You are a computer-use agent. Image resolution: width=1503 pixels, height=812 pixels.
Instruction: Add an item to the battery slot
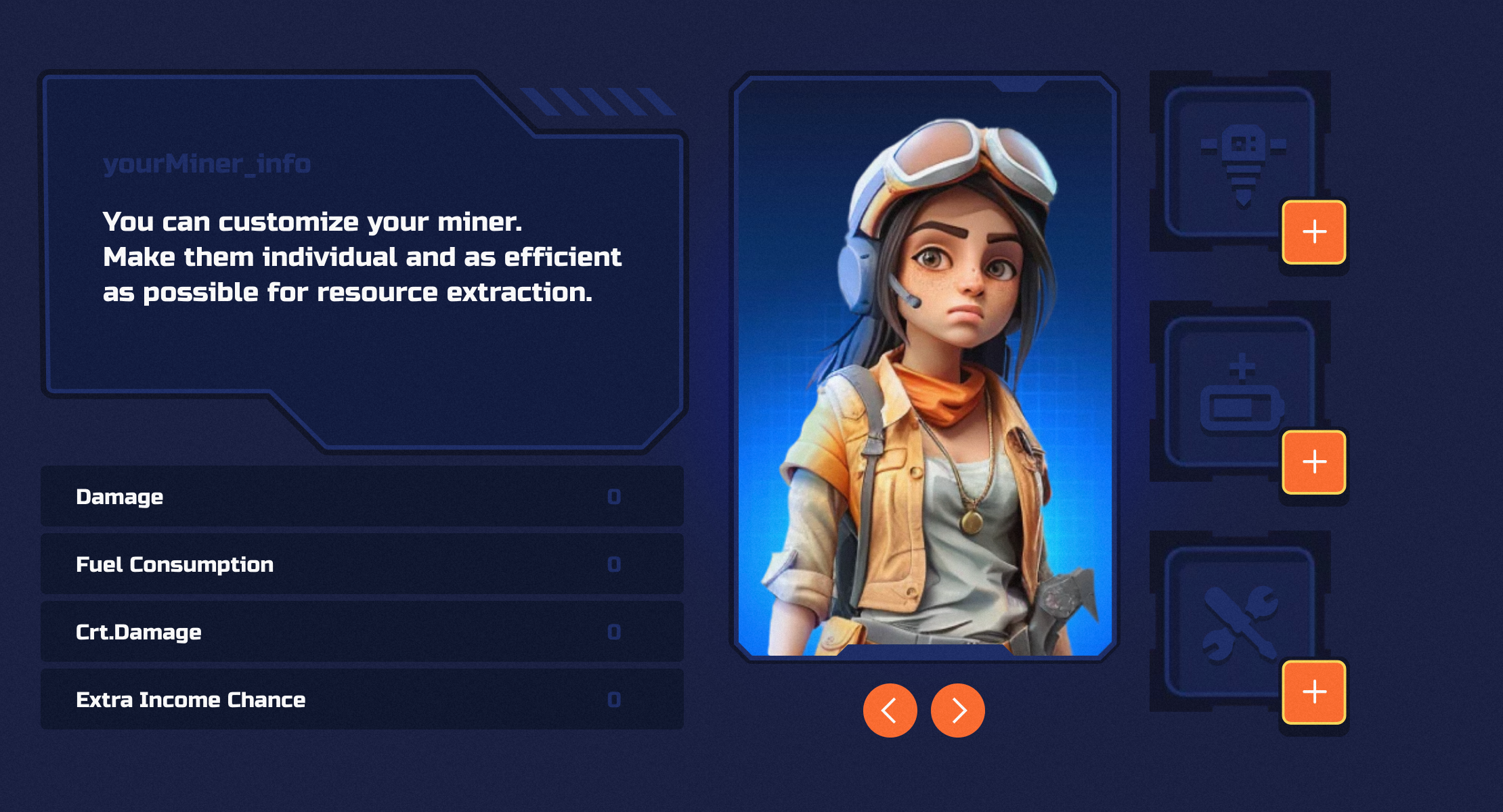pos(1313,462)
